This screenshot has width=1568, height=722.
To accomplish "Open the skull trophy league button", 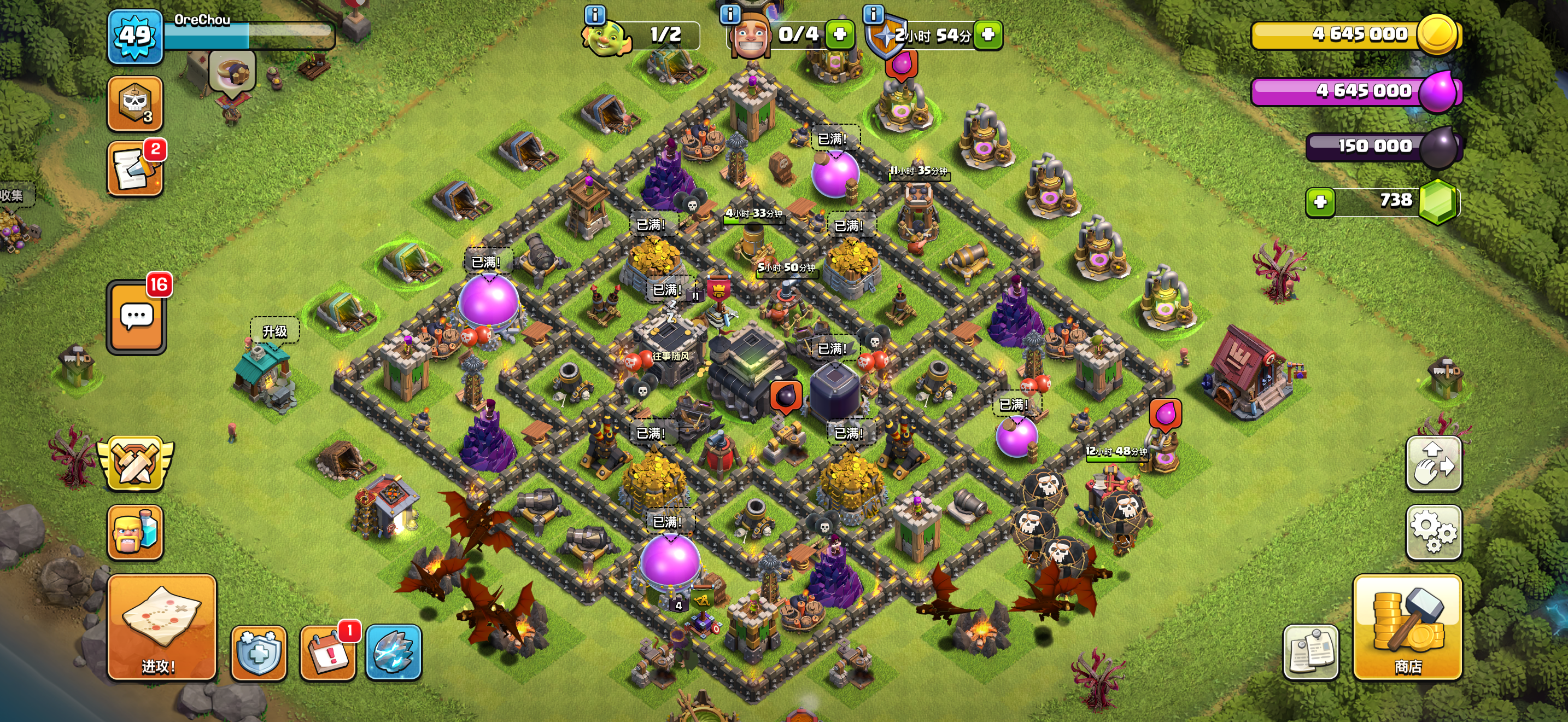I will (x=135, y=103).
